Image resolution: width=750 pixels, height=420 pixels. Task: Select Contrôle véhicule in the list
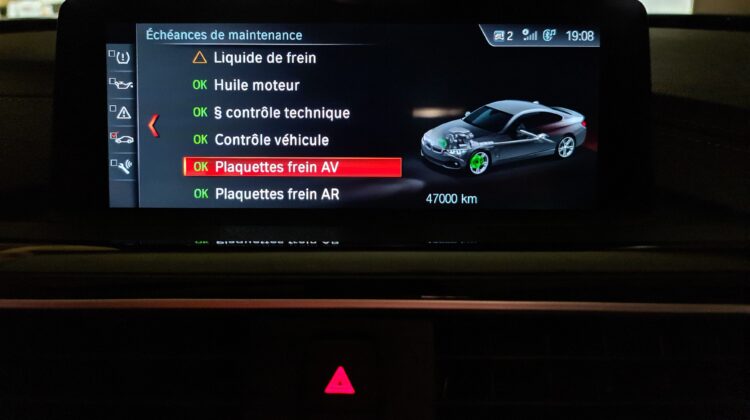(271, 140)
